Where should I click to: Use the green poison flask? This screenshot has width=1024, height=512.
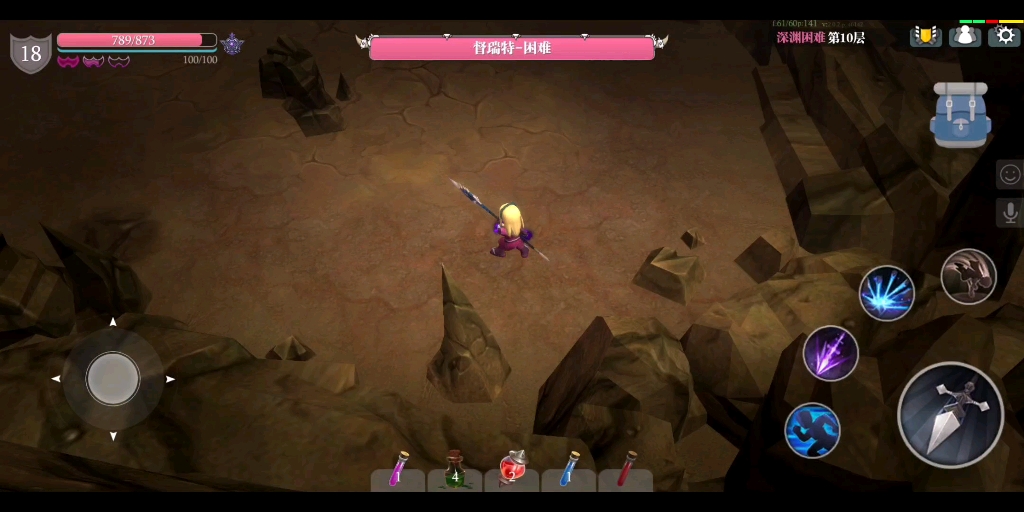click(455, 470)
